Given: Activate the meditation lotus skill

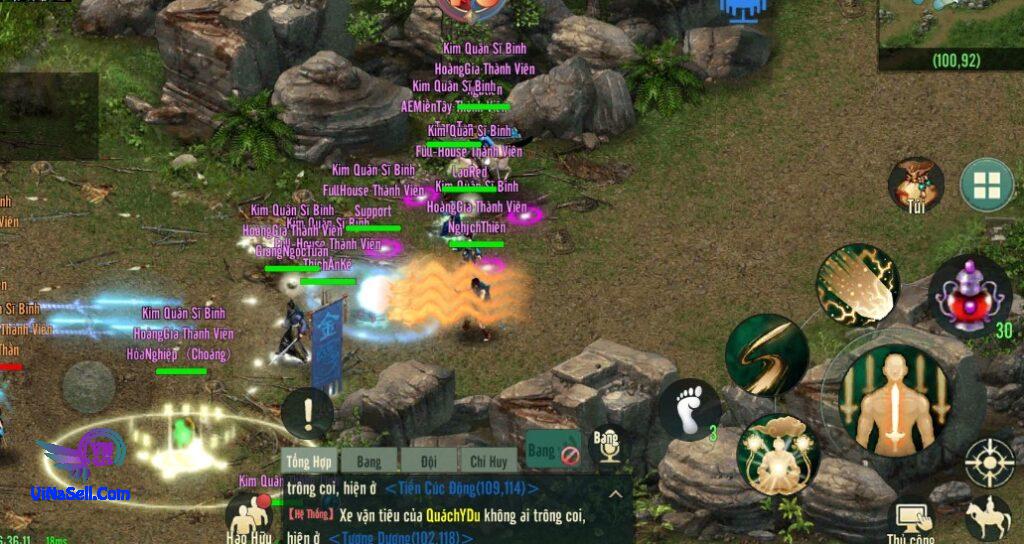Looking at the screenshot, I should point(778,454).
